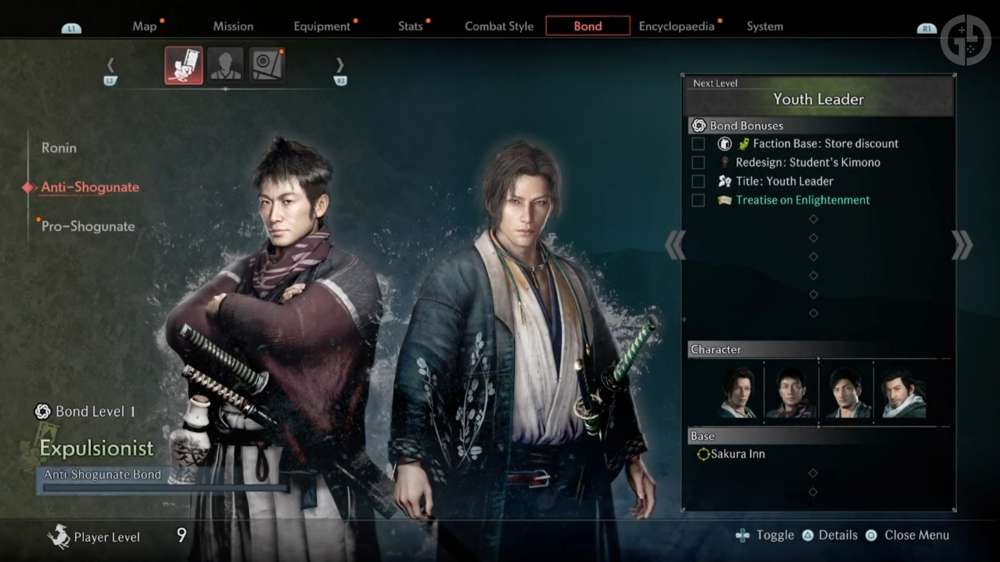Select the highlighted faction bond sub-tab icon

coord(184,66)
